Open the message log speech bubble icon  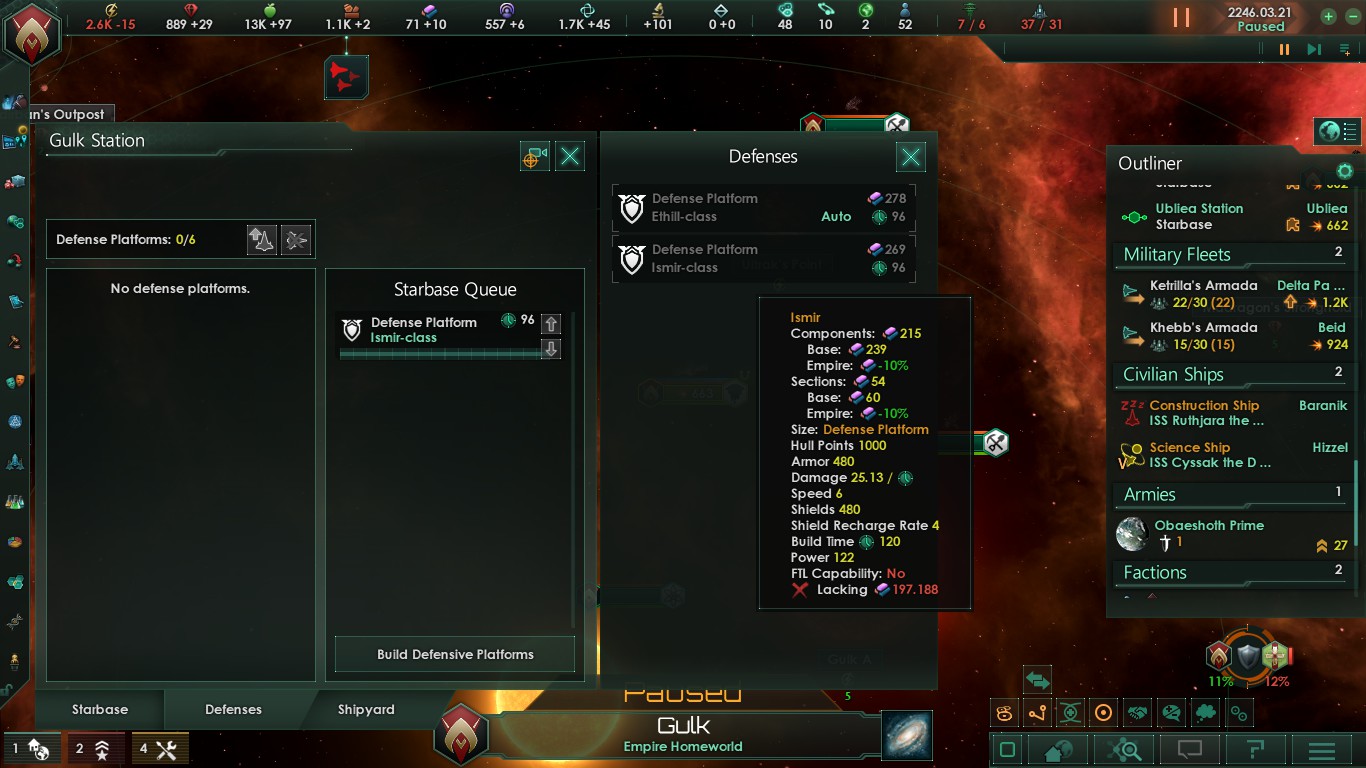coord(1190,748)
